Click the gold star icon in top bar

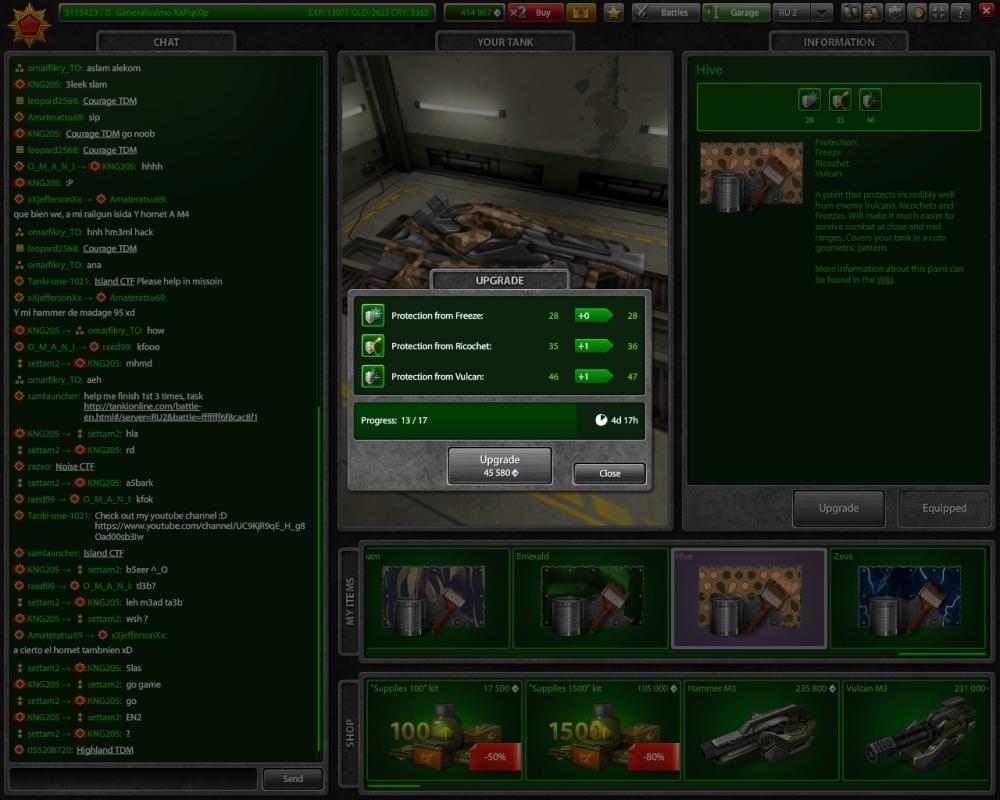pyautogui.click(x=613, y=13)
